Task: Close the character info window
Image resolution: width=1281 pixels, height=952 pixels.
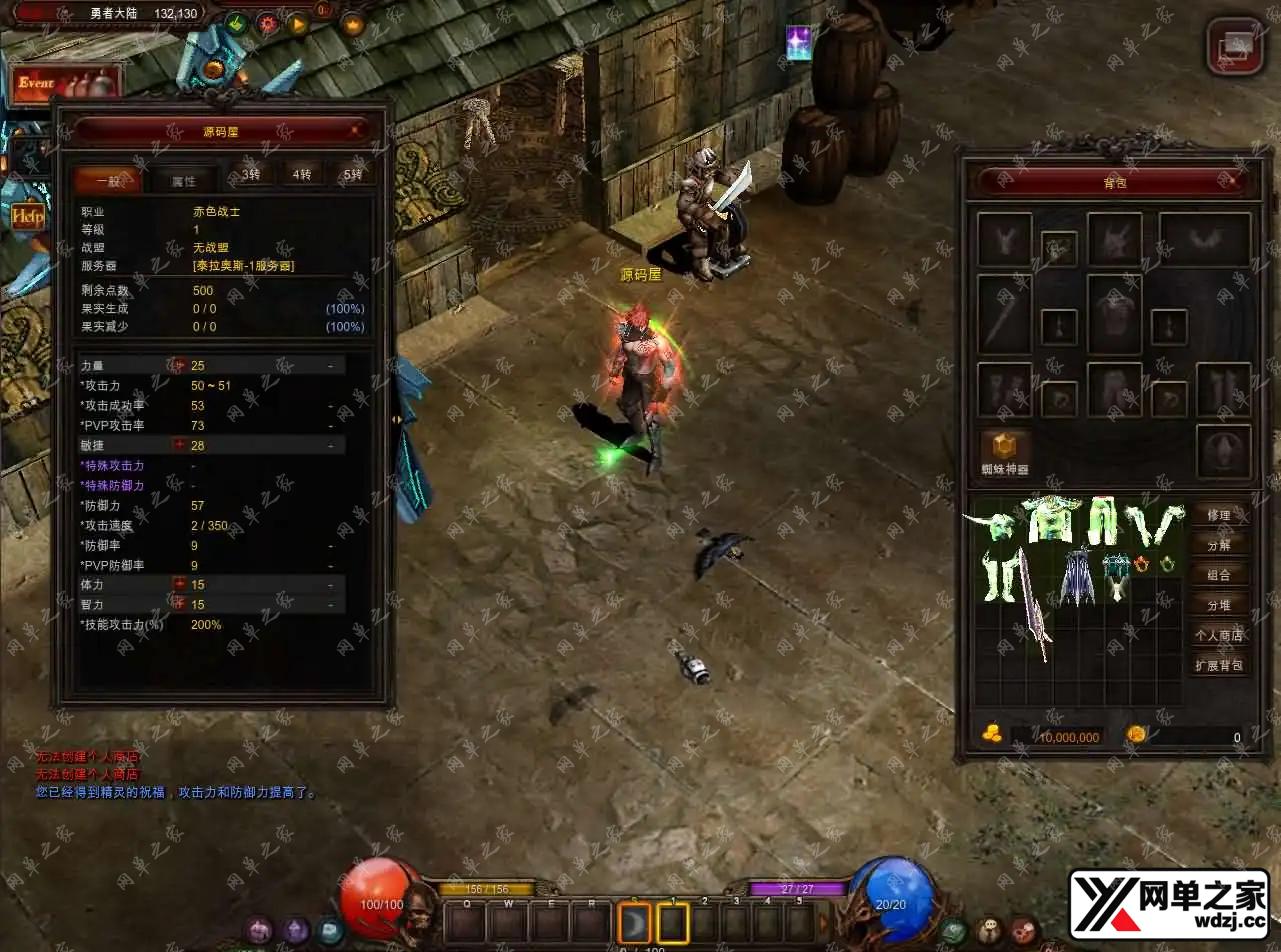Action: (356, 130)
